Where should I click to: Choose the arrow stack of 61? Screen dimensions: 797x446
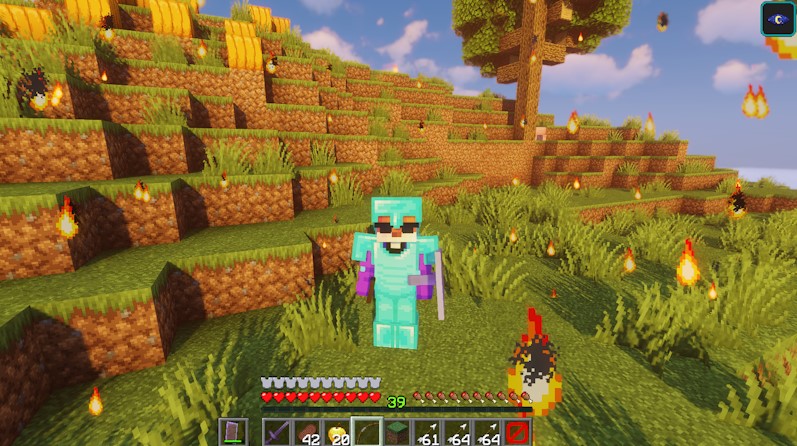tap(427, 432)
